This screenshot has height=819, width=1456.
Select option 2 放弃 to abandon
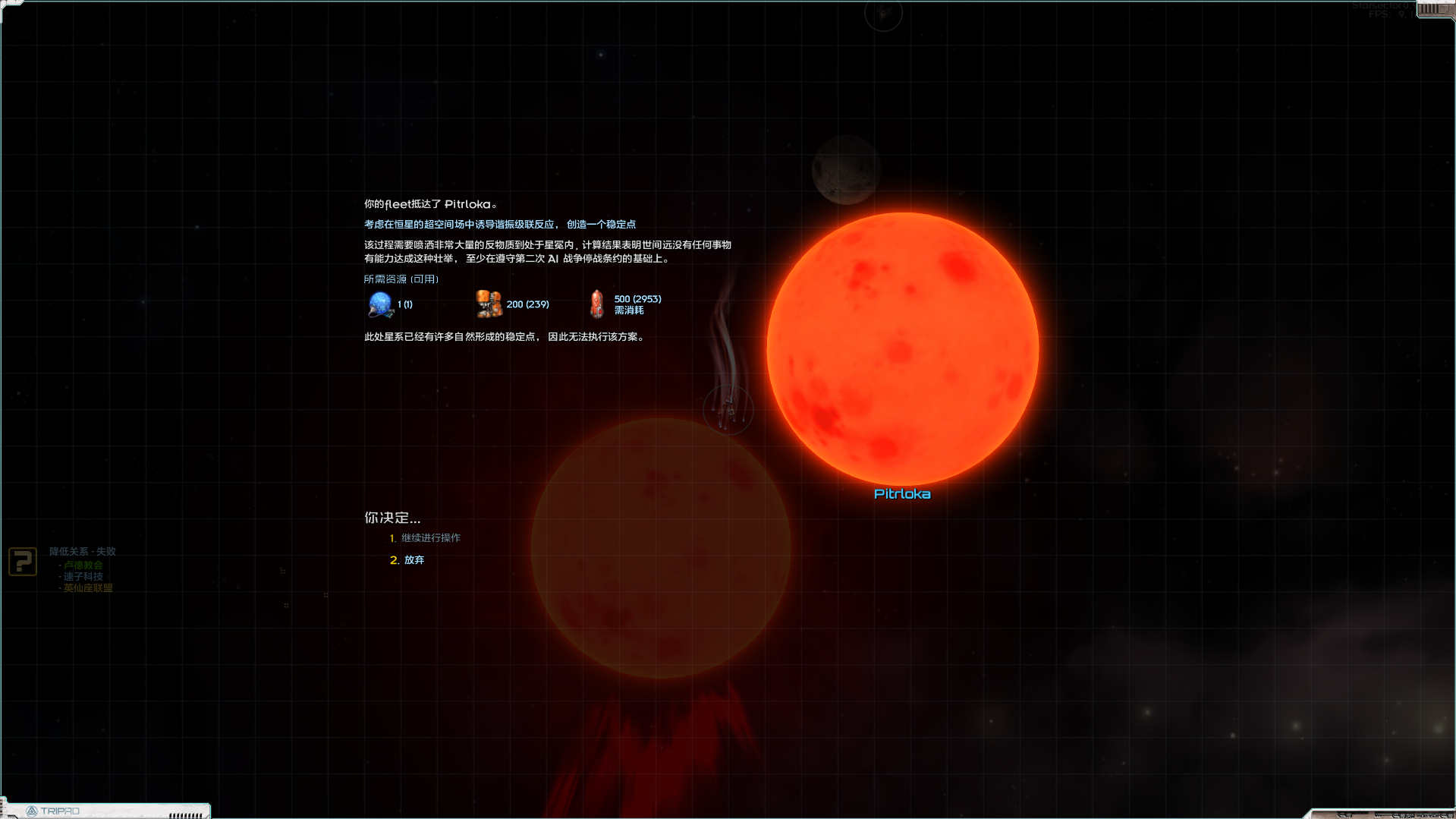[x=414, y=560]
